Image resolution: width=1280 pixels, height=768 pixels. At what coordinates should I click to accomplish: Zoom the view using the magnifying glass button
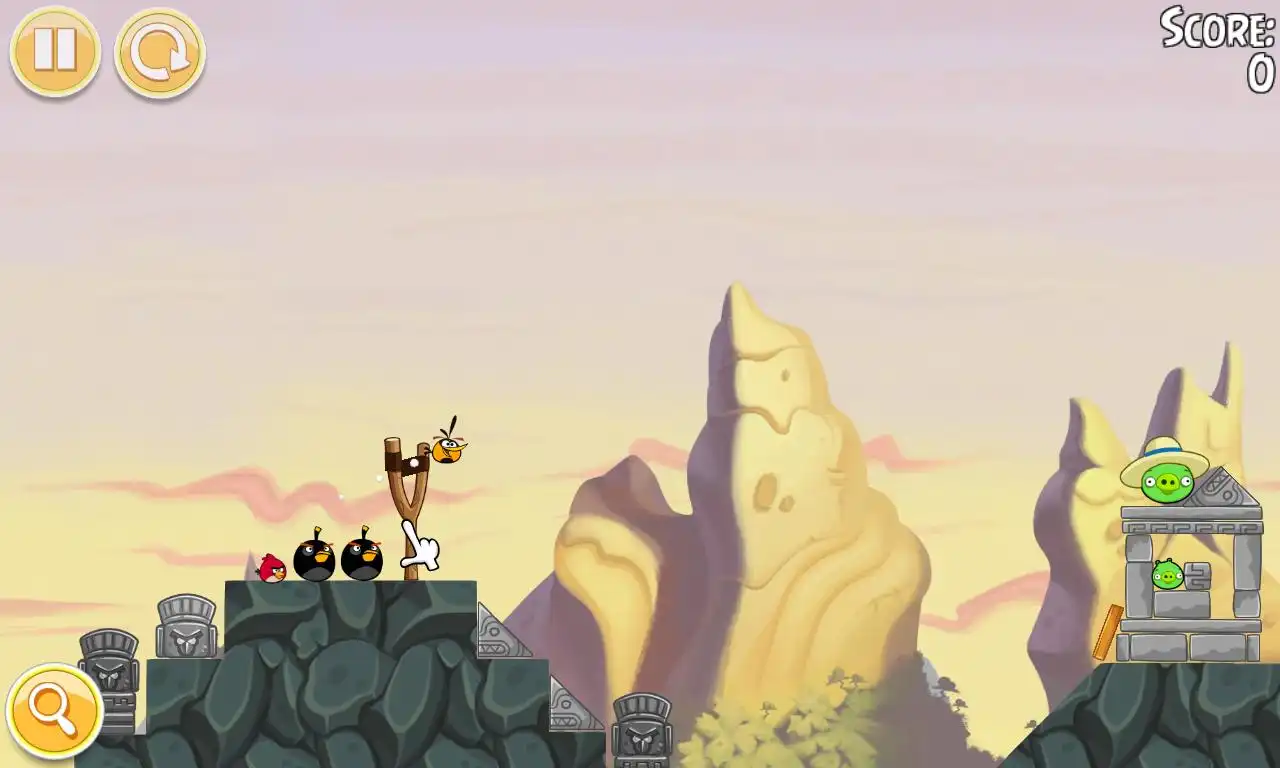pos(54,711)
